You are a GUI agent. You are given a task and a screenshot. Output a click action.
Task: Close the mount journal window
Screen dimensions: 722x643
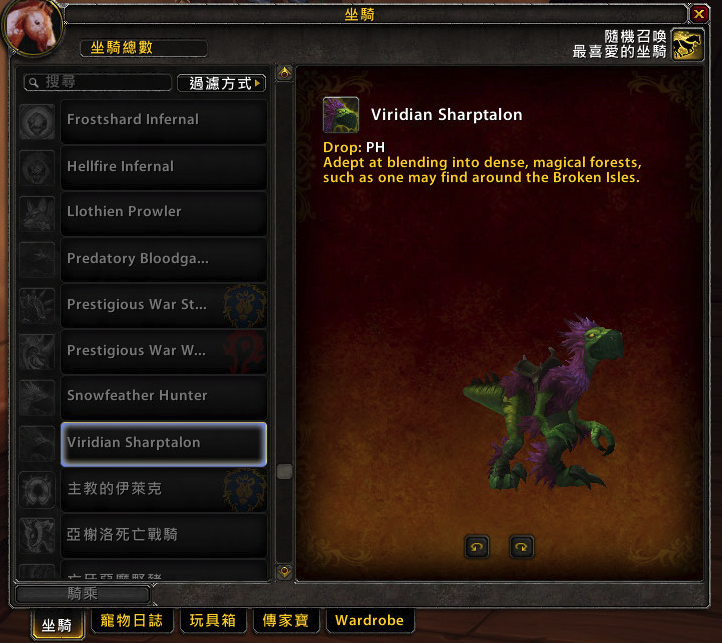point(699,13)
